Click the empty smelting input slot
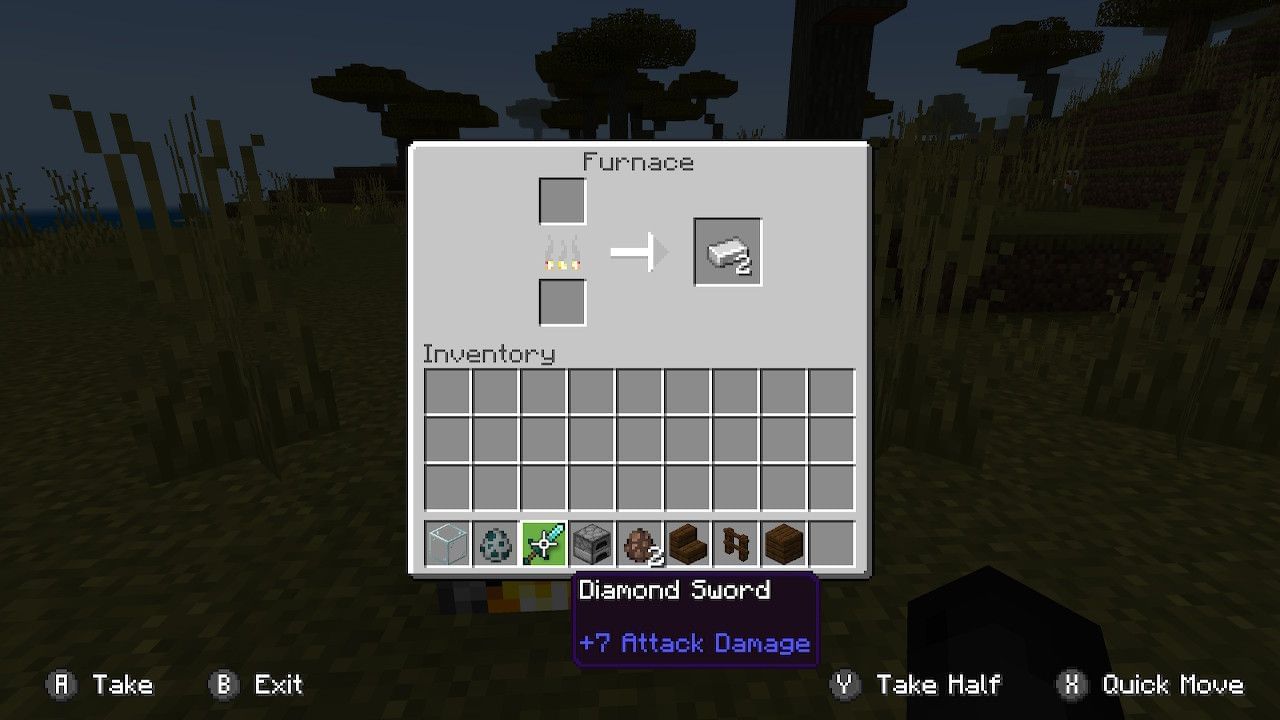Image resolution: width=1280 pixels, height=720 pixels. click(x=561, y=199)
